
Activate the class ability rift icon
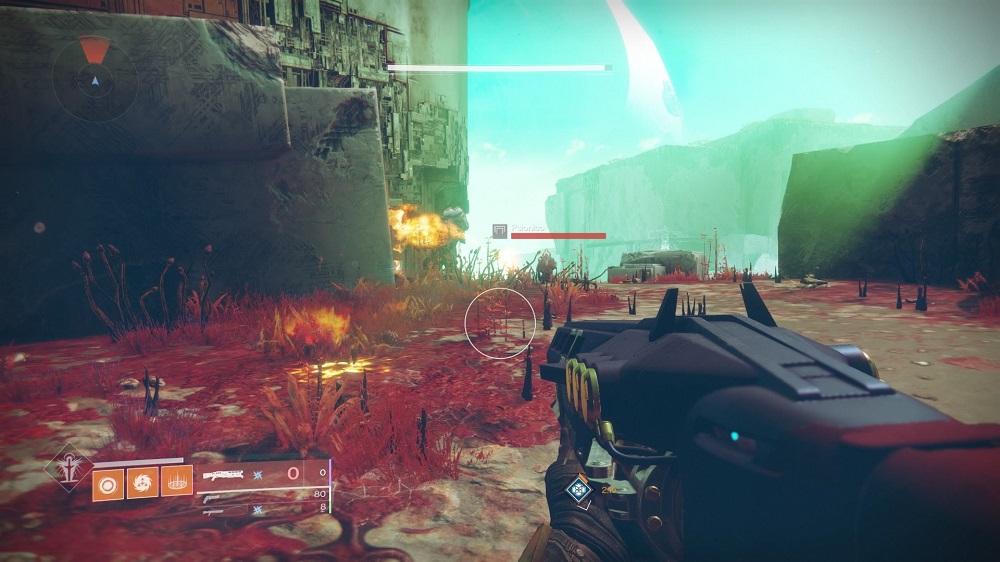[x=177, y=484]
